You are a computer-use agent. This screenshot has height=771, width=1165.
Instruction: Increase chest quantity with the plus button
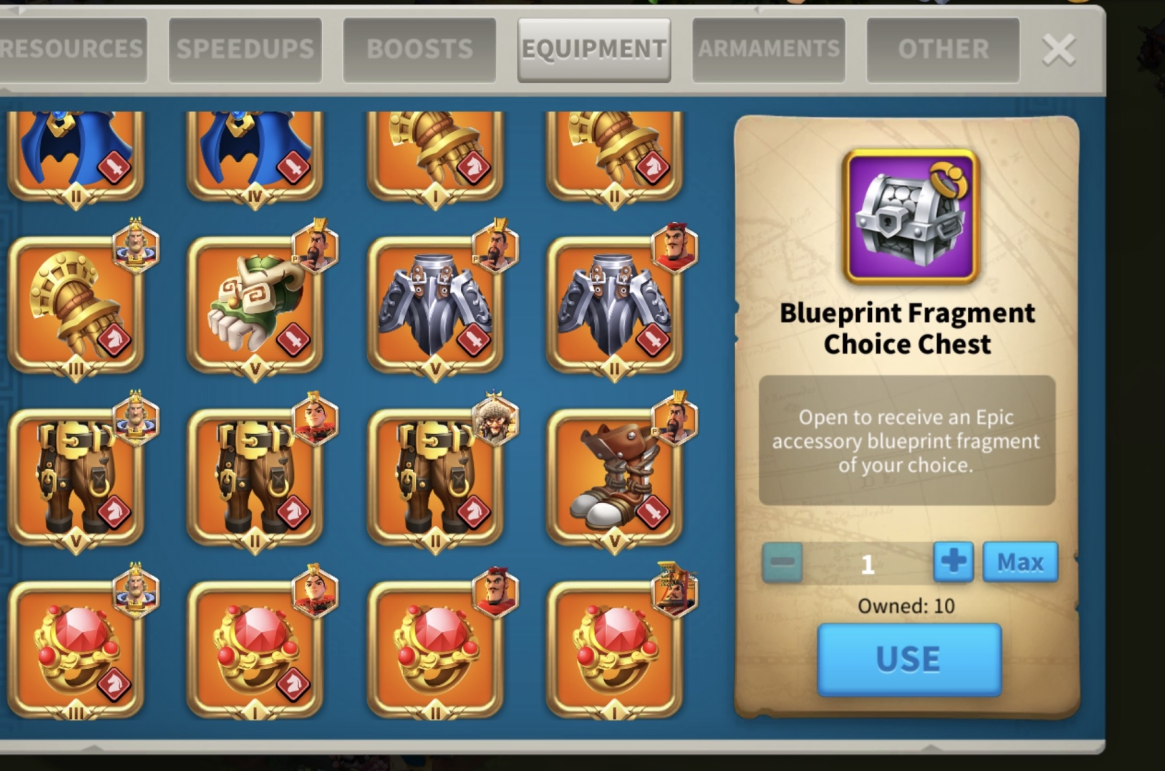[x=952, y=562]
